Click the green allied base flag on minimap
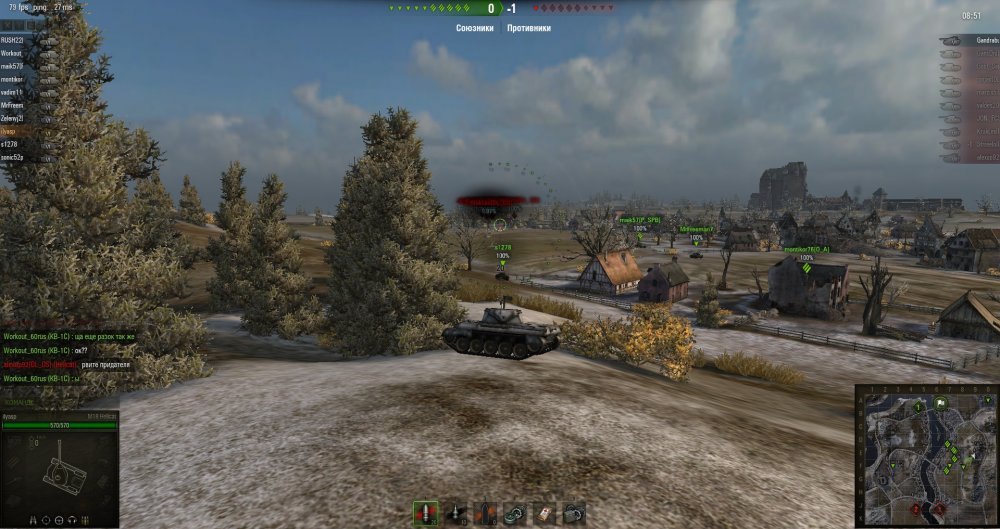1000x529 pixels. point(941,404)
